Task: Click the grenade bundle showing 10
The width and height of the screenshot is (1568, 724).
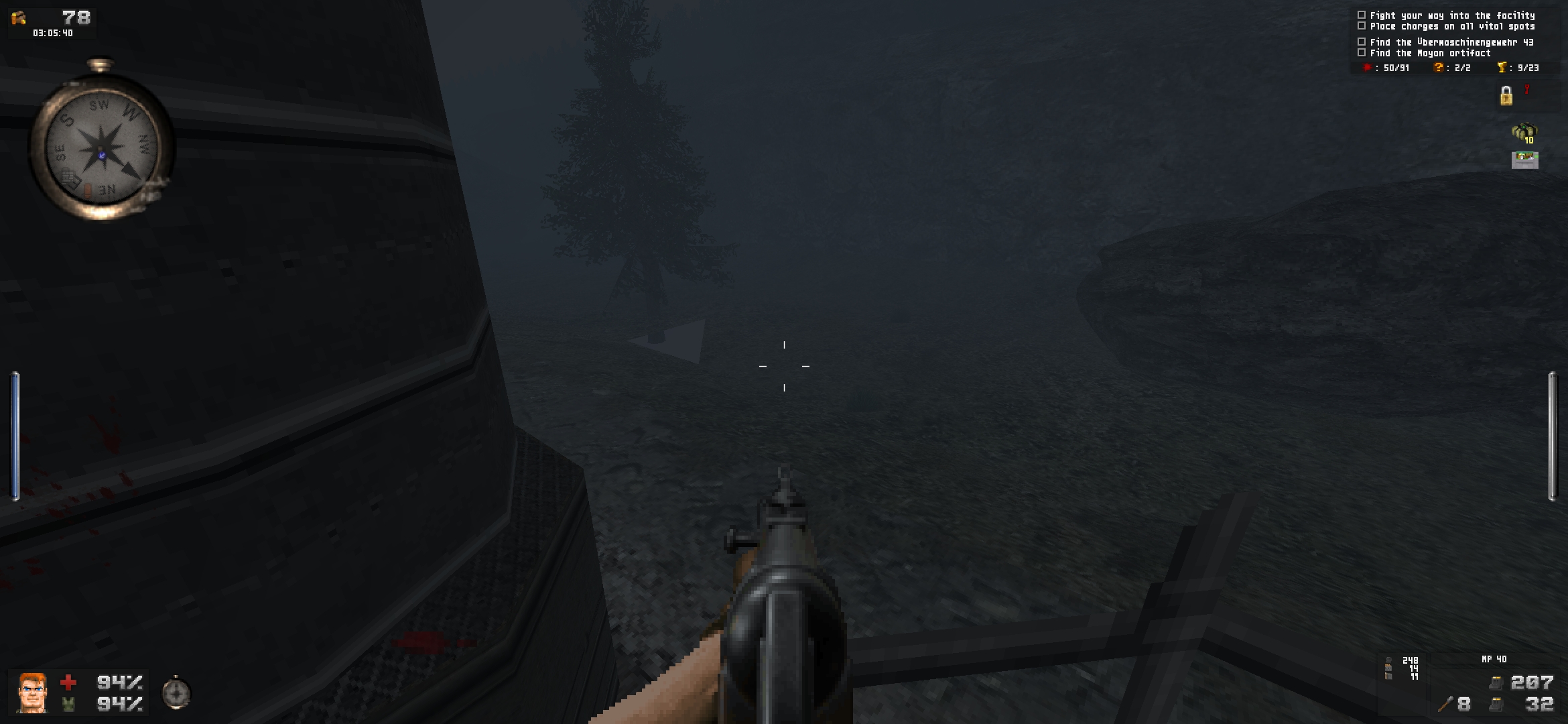Action: pos(1525,131)
